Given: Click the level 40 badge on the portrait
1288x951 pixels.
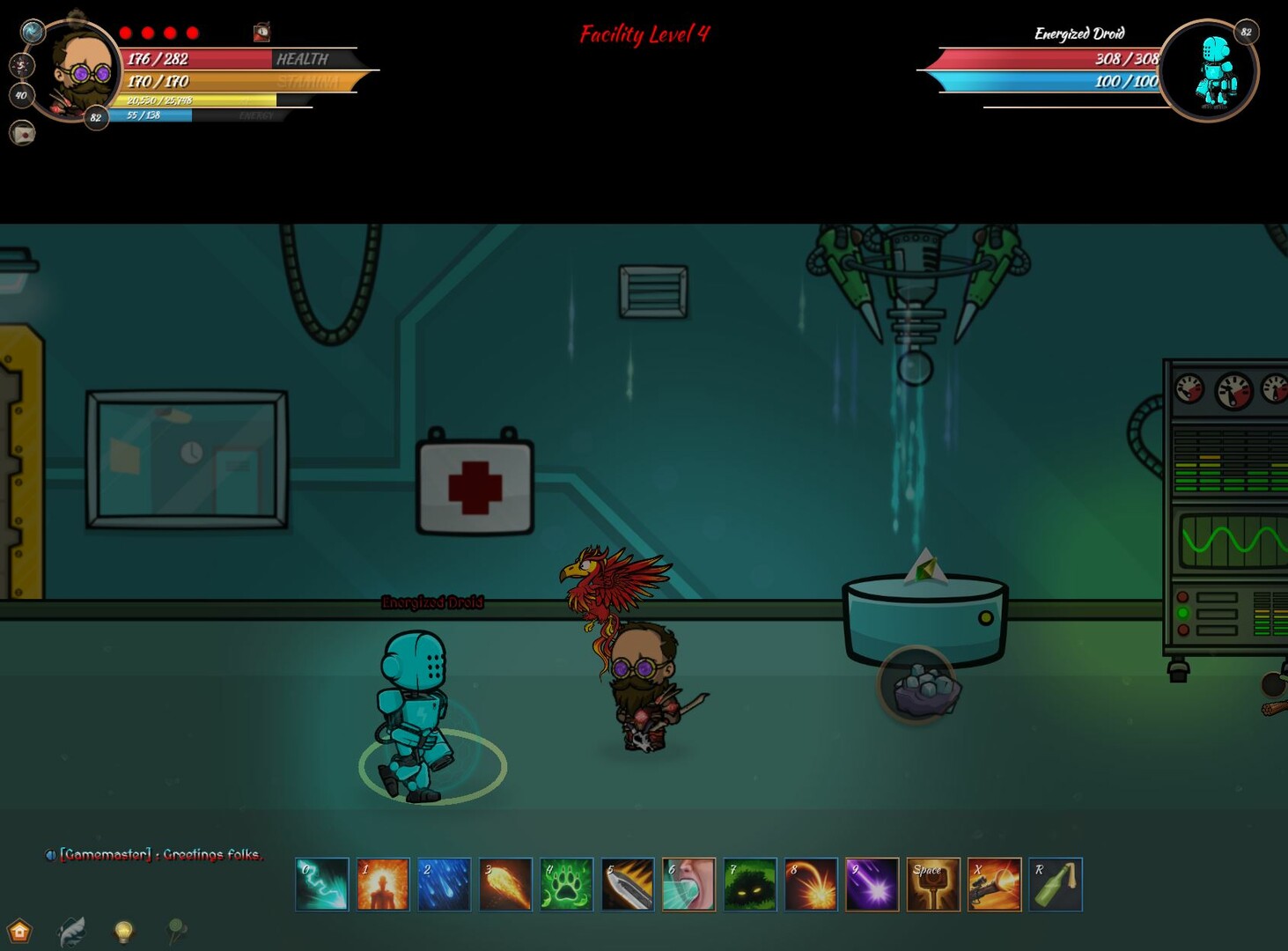Looking at the screenshot, I should point(21,96).
